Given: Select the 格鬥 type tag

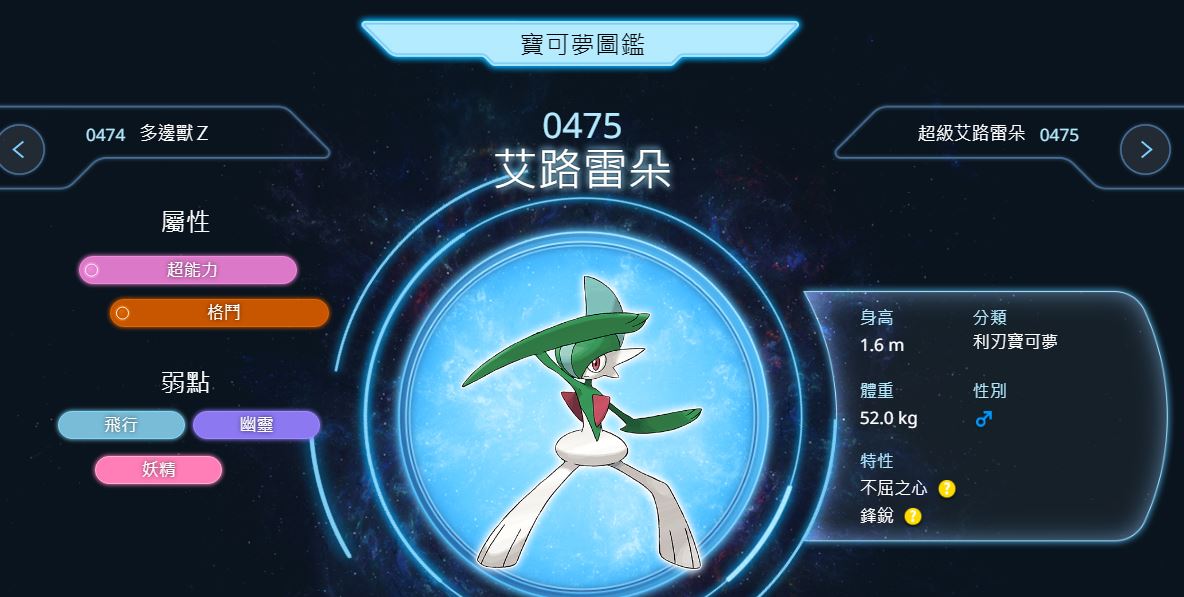Looking at the screenshot, I should pos(219,313).
